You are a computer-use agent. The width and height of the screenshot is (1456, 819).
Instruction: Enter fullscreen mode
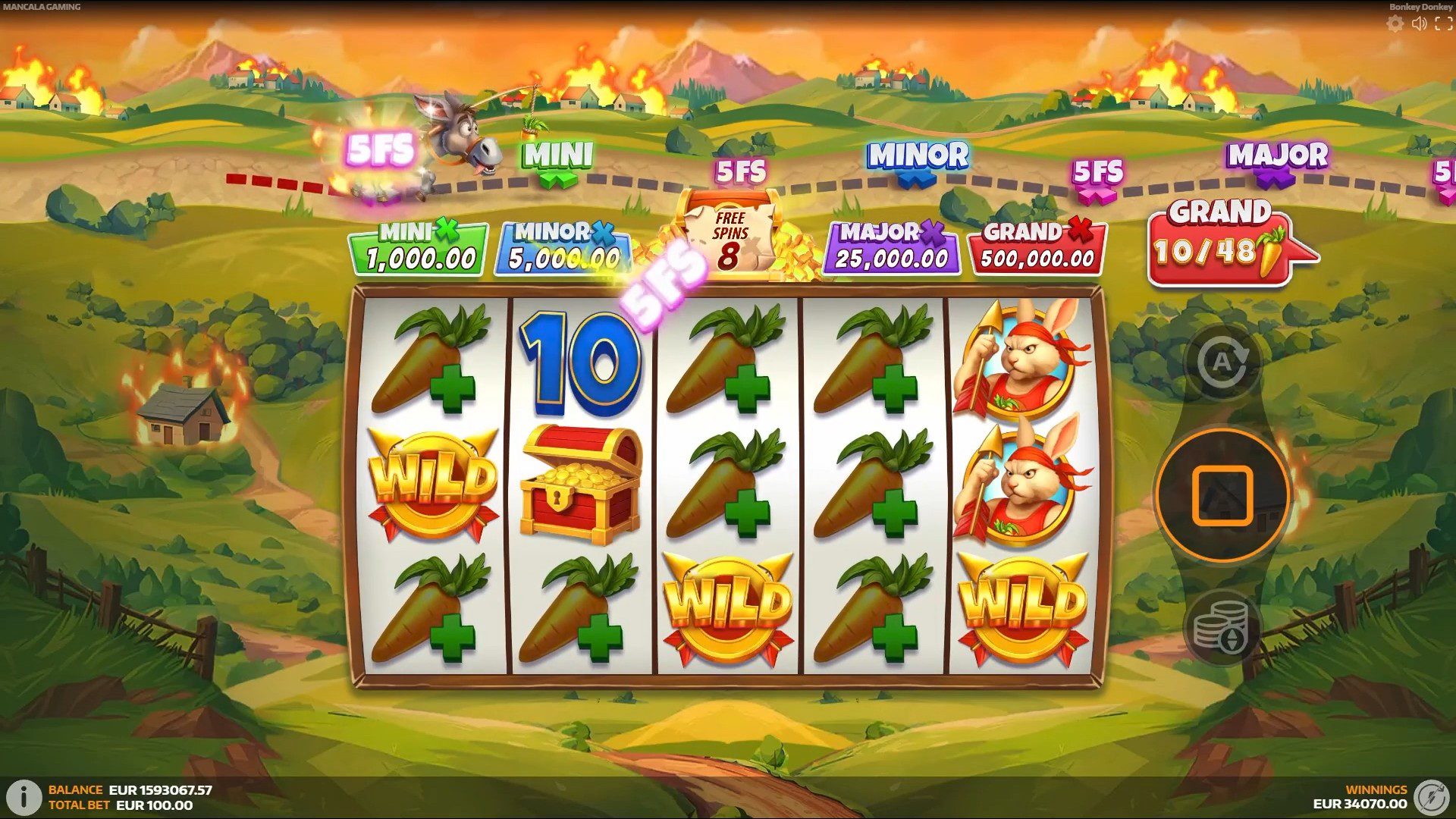pyautogui.click(x=1443, y=24)
